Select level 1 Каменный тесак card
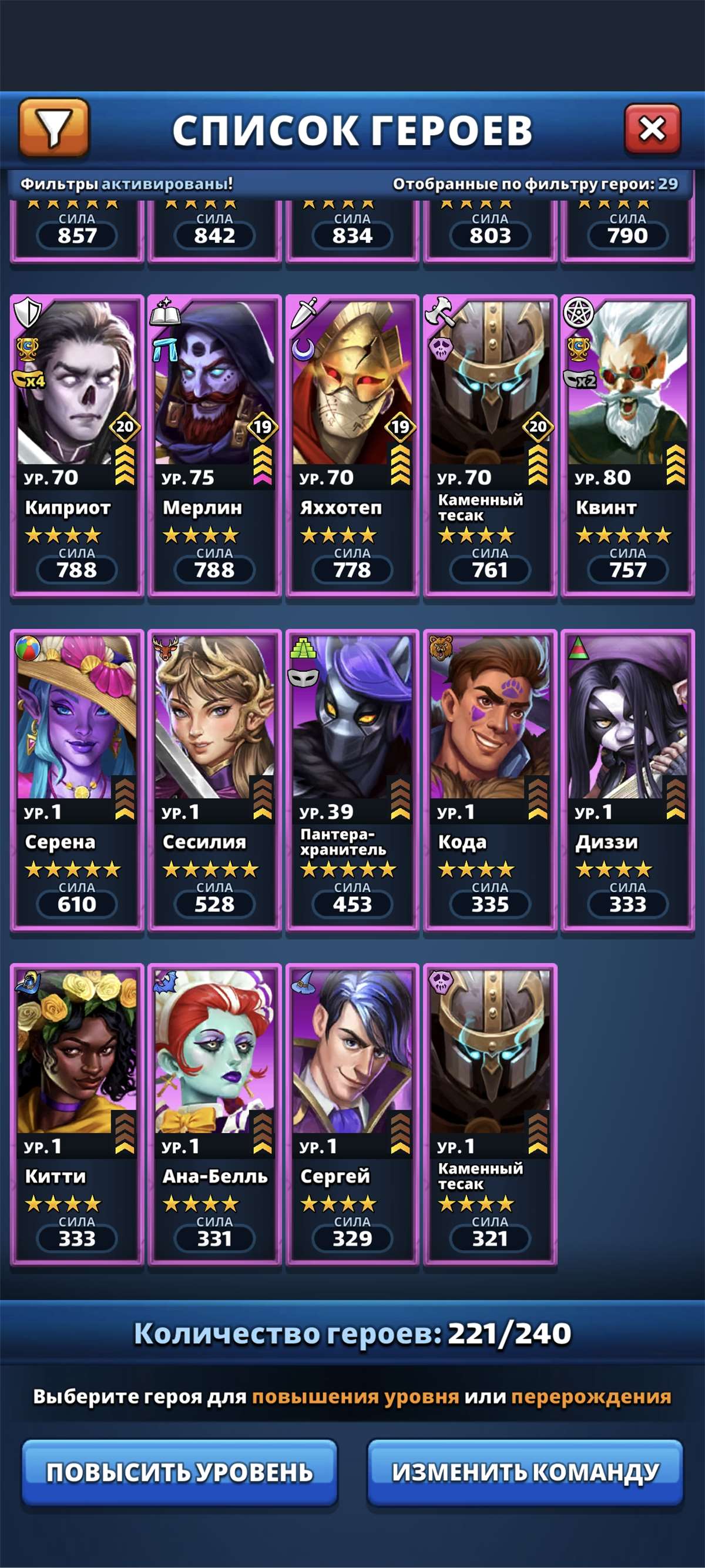The height and width of the screenshot is (1568, 705). [x=489, y=1114]
